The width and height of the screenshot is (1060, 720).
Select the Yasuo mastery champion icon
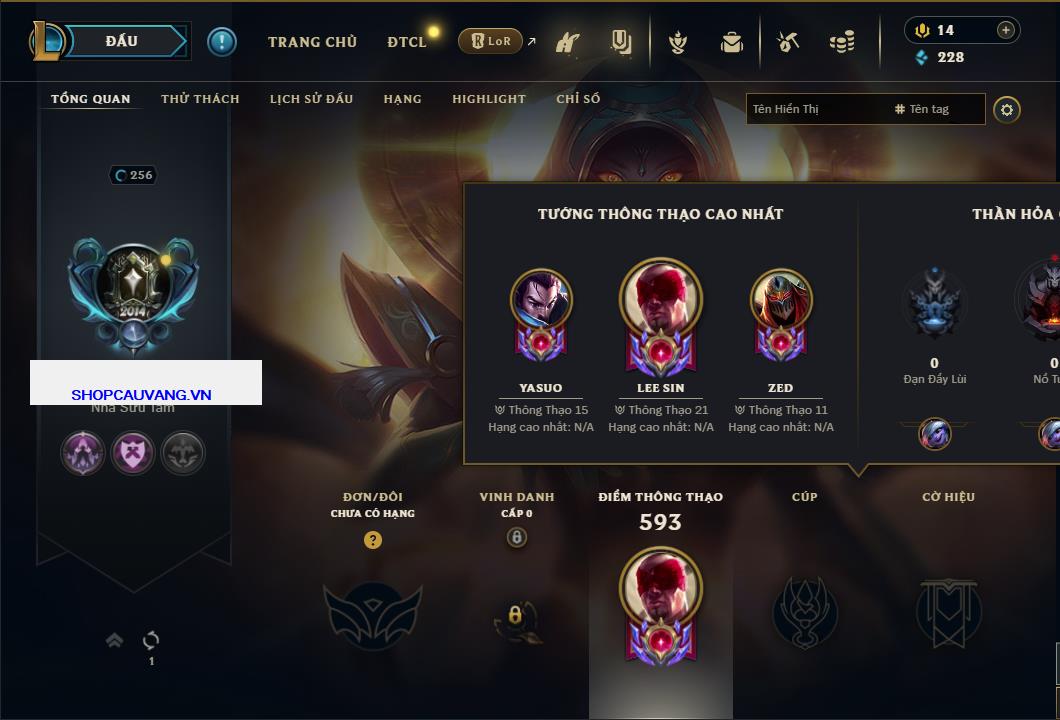coord(541,300)
